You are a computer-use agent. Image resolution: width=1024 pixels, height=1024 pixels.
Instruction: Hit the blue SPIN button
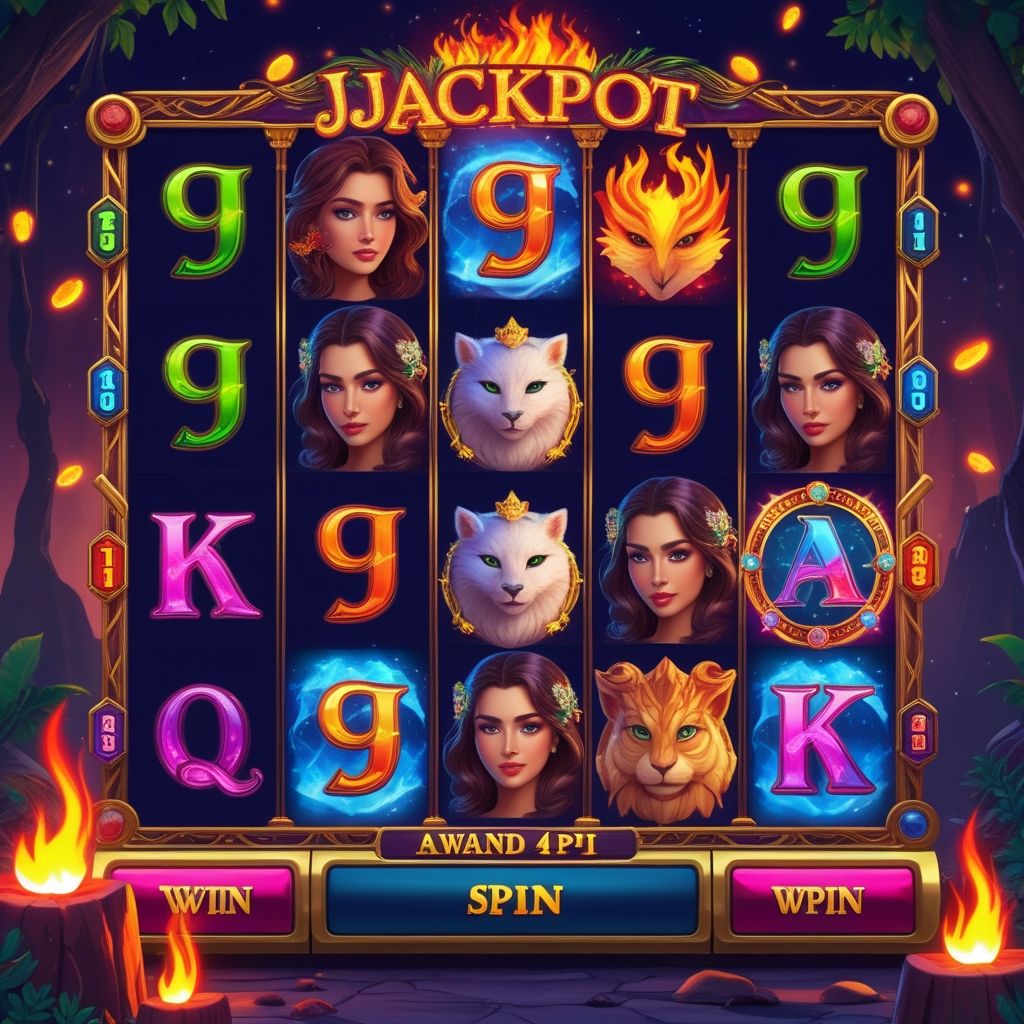tap(512, 899)
